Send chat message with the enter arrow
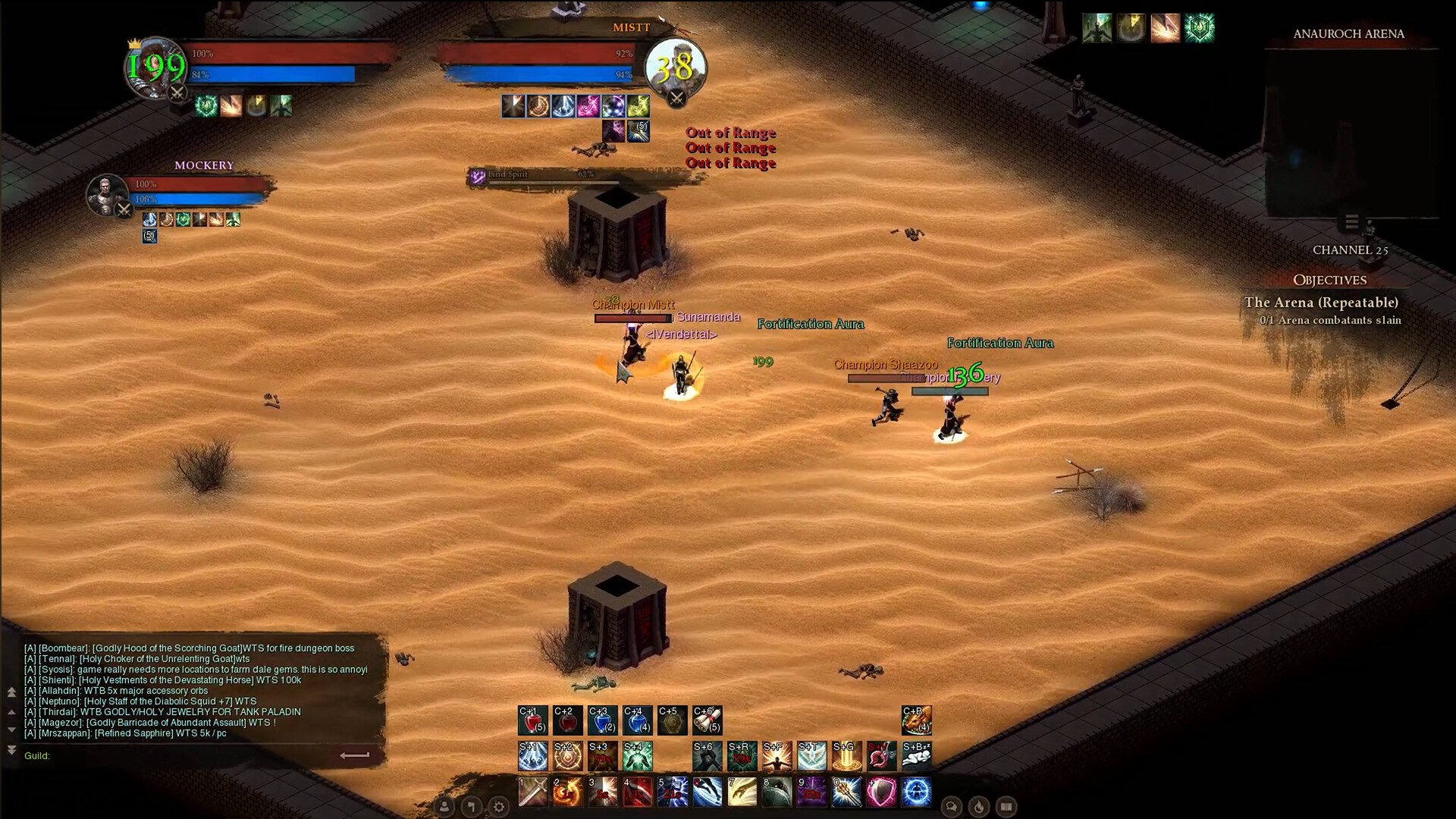This screenshot has width=1456, height=819. [x=354, y=755]
